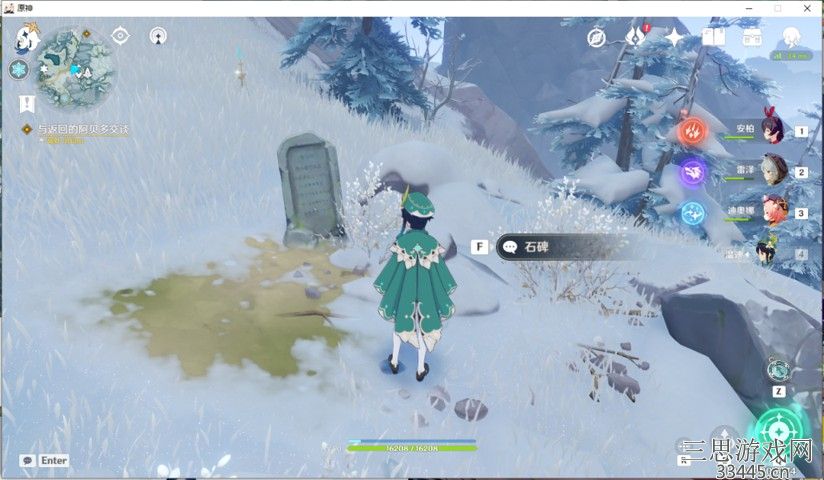The height and width of the screenshot is (480, 824).
Task: Switch to party member 安柏
Action: point(770,128)
